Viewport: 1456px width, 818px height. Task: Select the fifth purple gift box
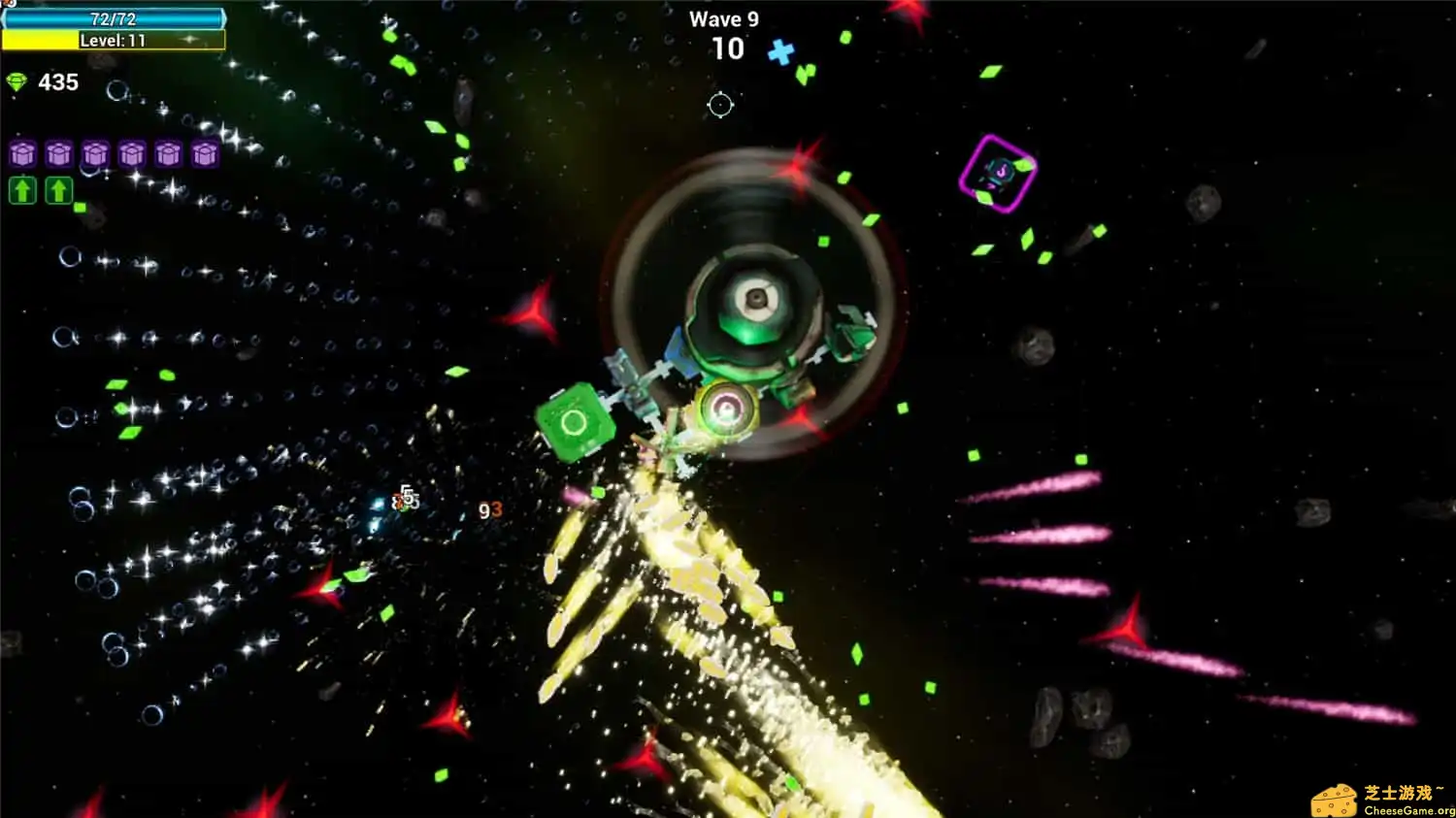click(x=168, y=154)
